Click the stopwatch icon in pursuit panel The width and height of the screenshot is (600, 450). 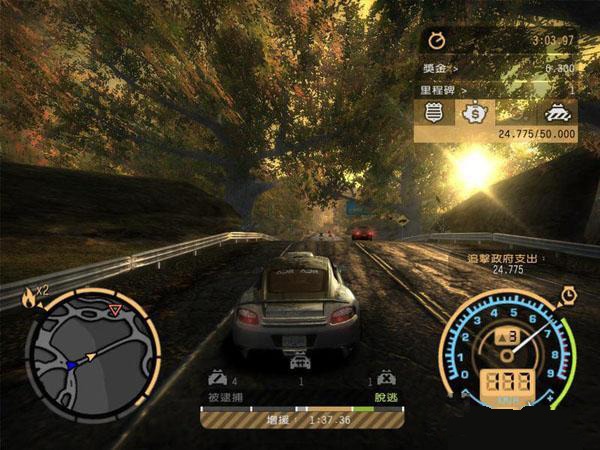tap(437, 40)
